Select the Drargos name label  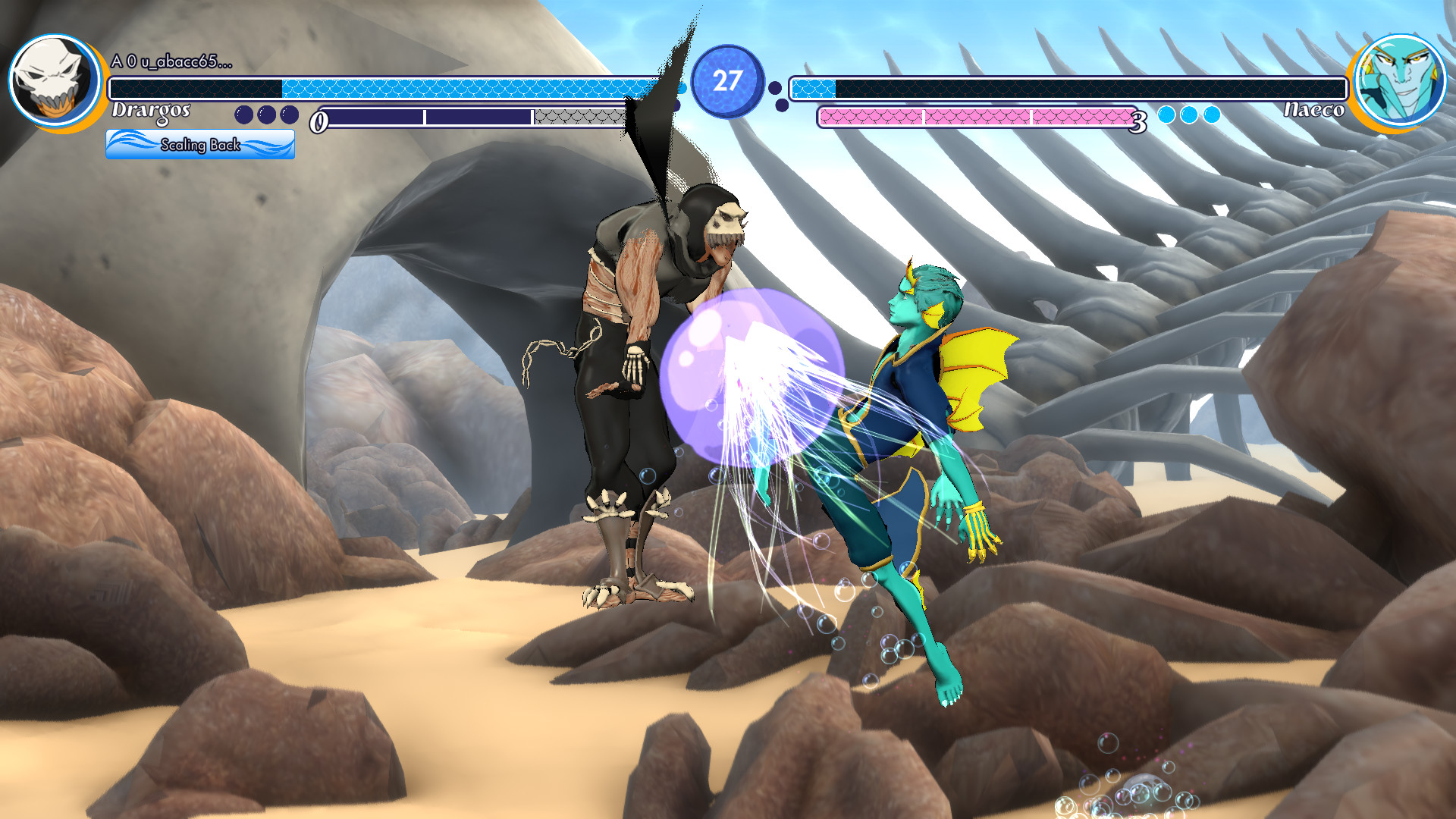tap(152, 112)
